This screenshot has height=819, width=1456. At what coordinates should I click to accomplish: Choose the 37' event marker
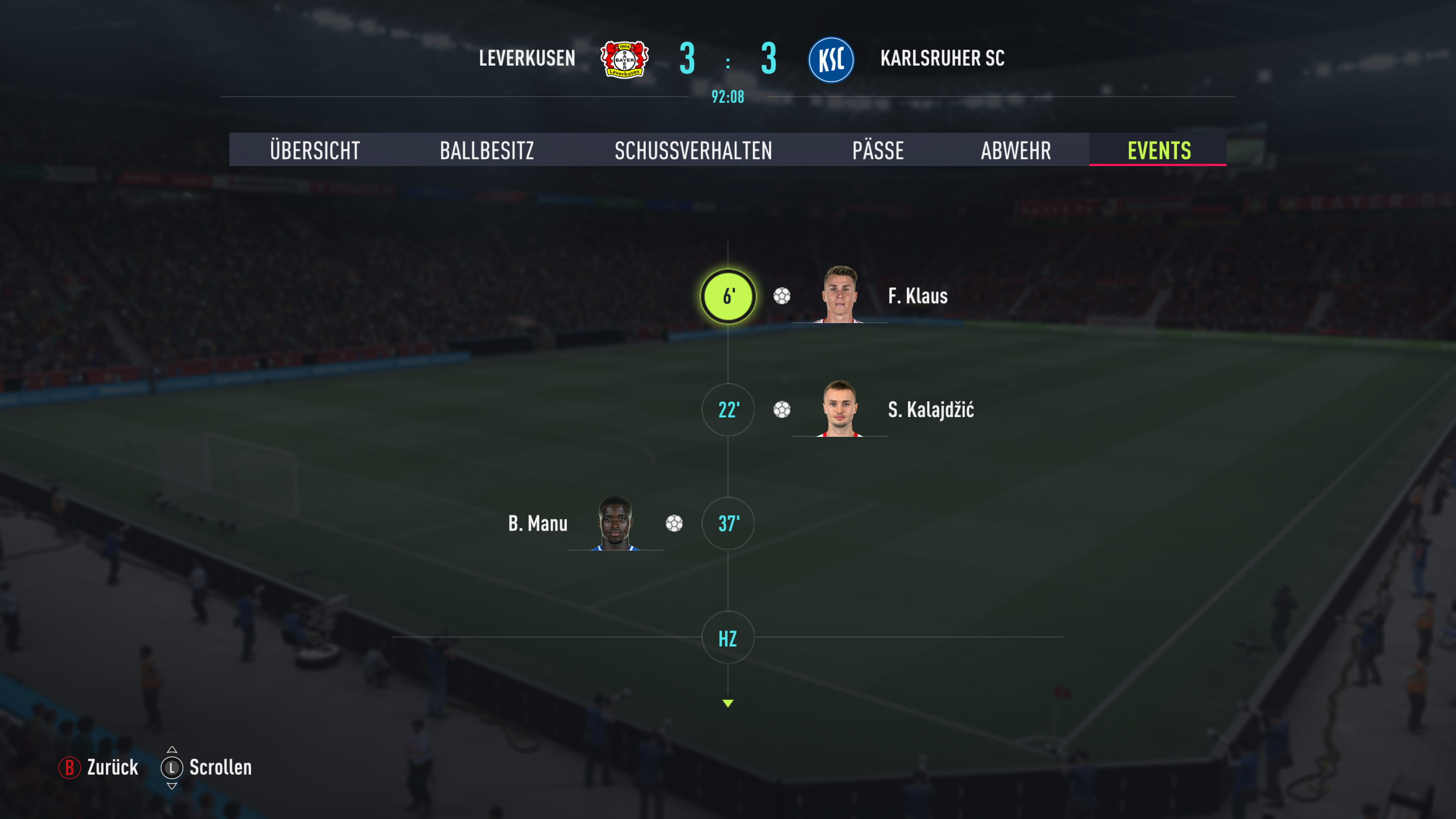[728, 523]
